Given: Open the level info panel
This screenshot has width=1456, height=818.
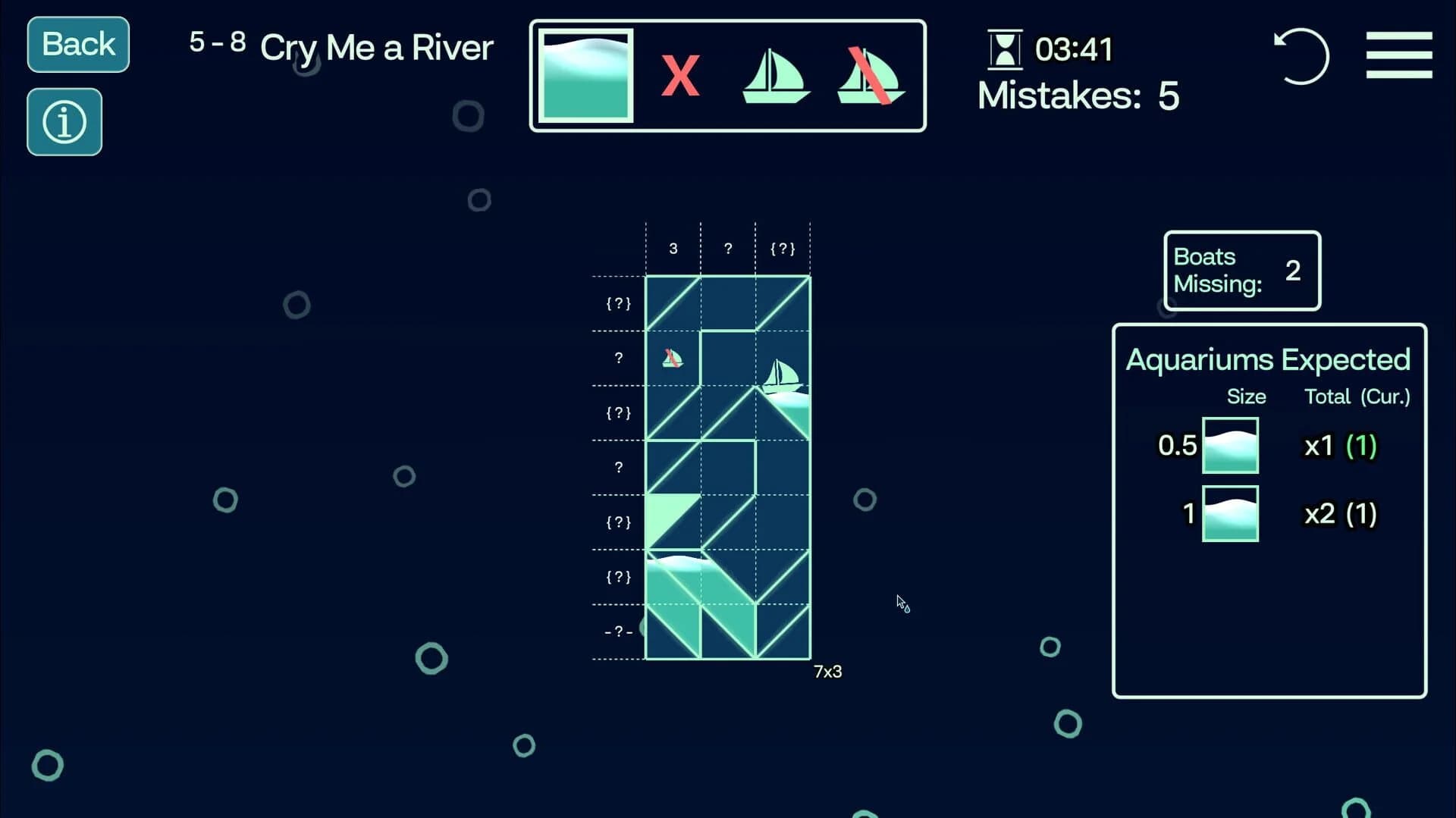Looking at the screenshot, I should coord(64,121).
